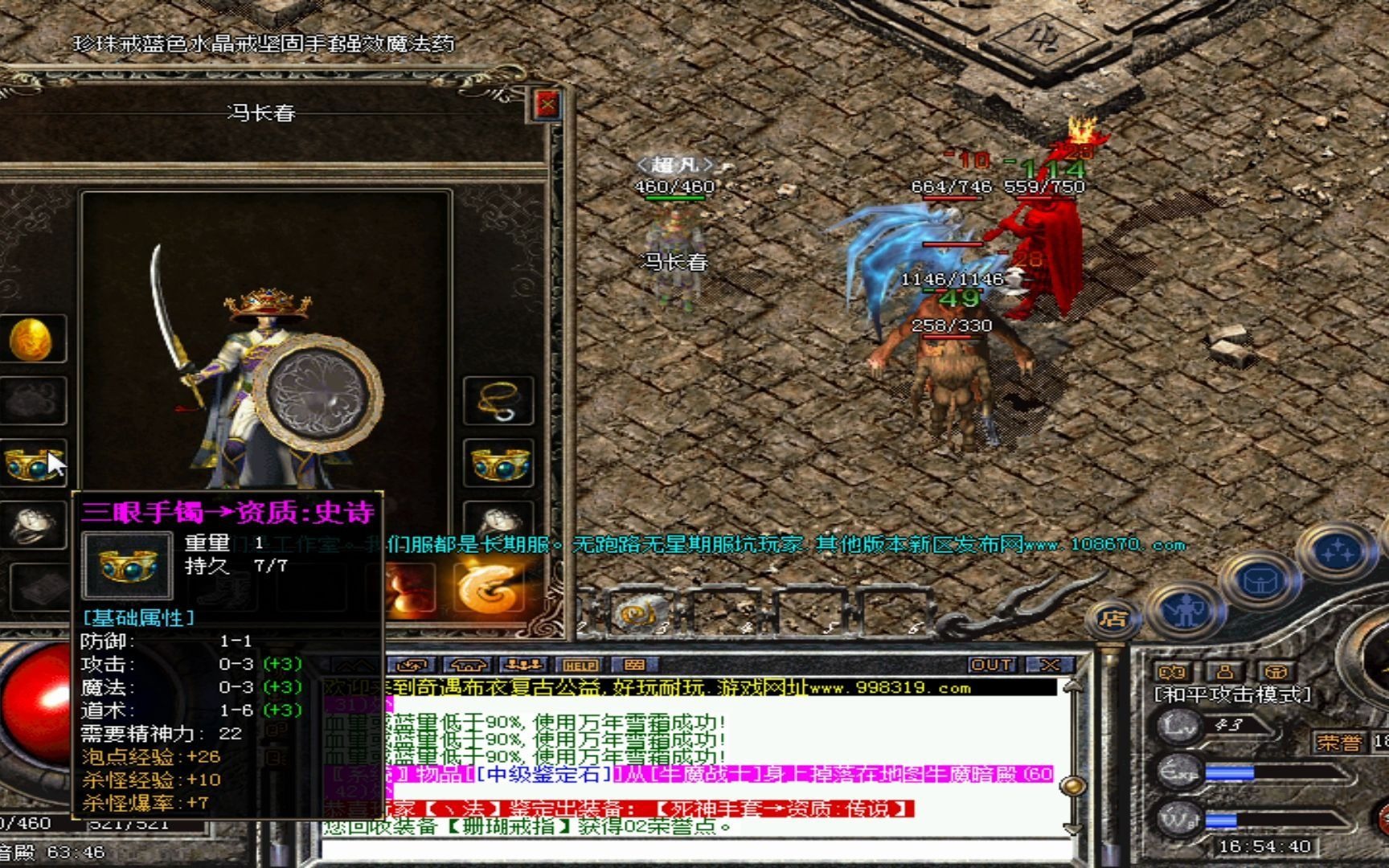Toggle the 和平攻击模式 attack mode label
Viewport: 1389px width, 868px height.
[1232, 694]
